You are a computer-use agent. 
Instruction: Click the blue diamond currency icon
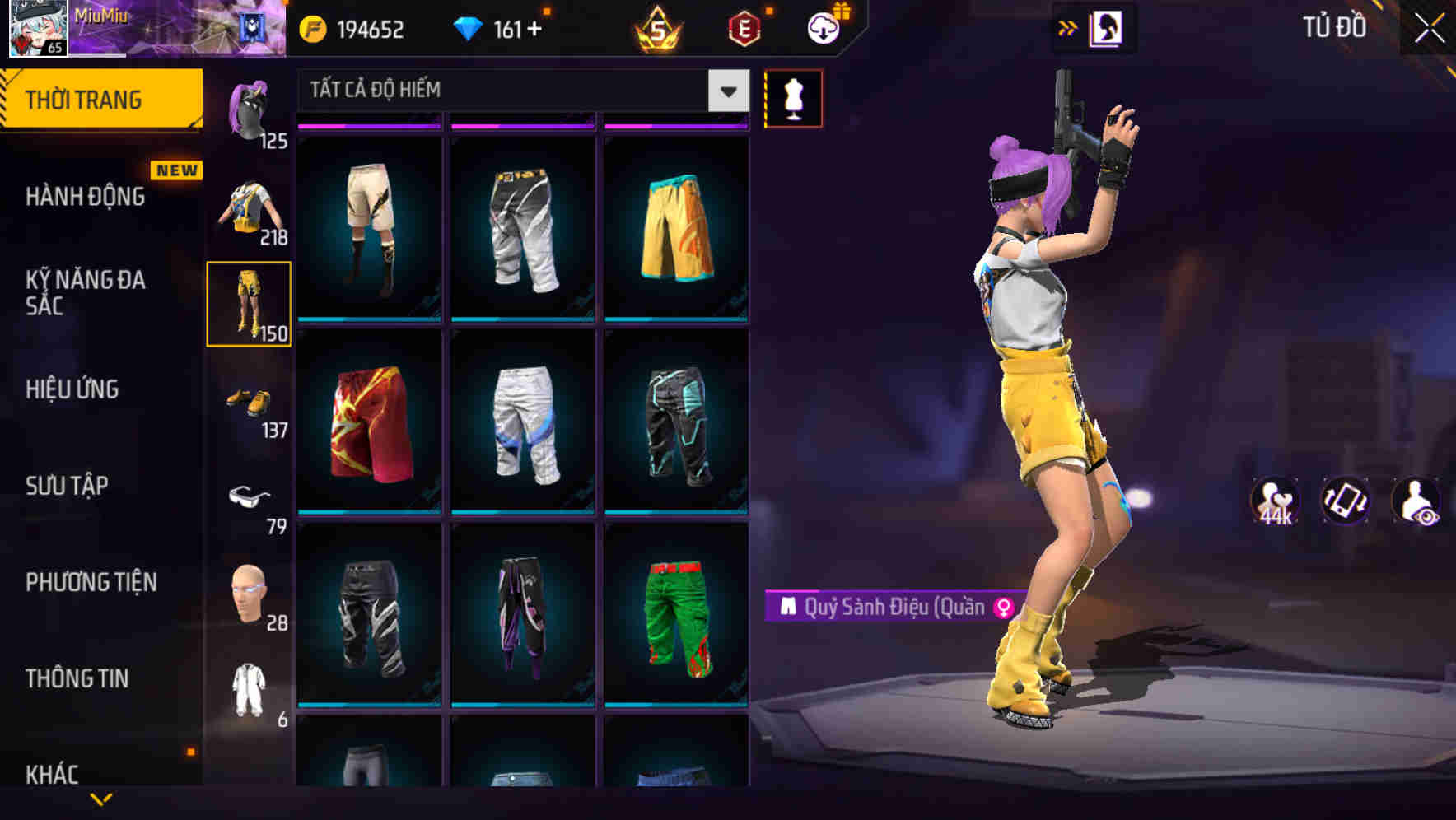point(469,27)
